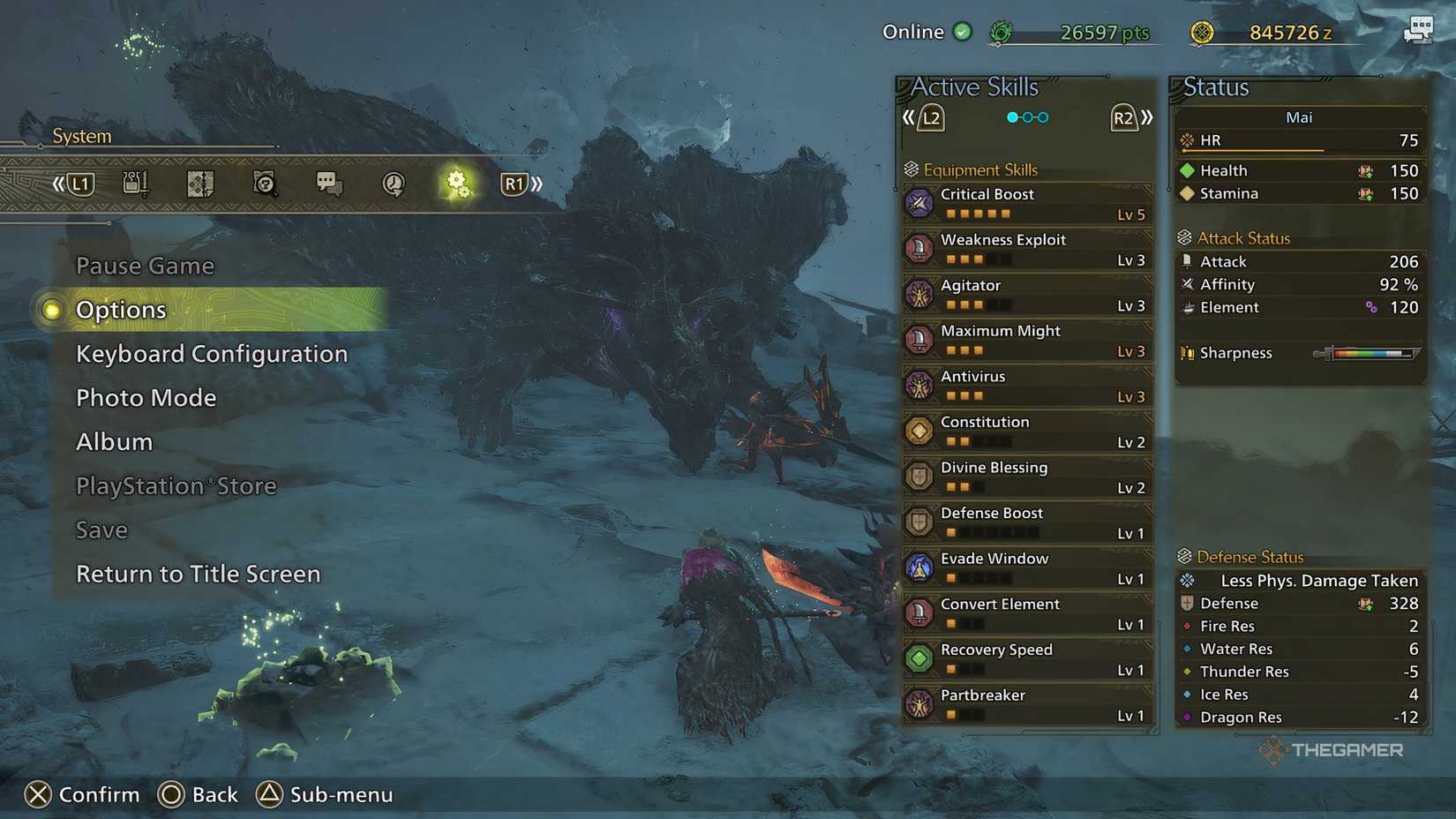Toggle the Antivirus skill entry

(x=919, y=385)
